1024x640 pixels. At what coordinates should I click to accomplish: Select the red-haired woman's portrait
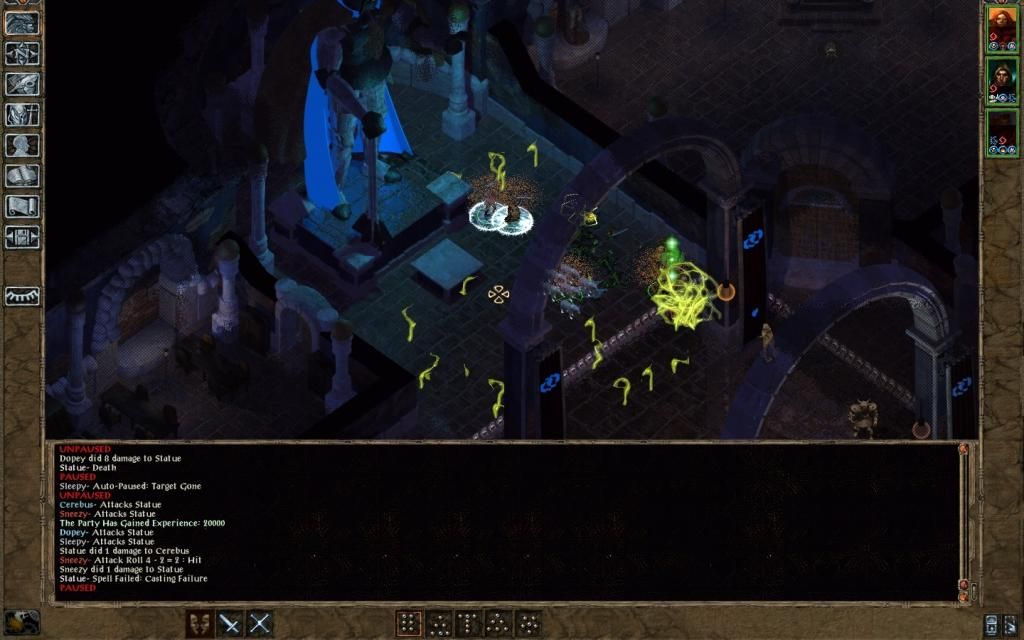coord(1001,27)
